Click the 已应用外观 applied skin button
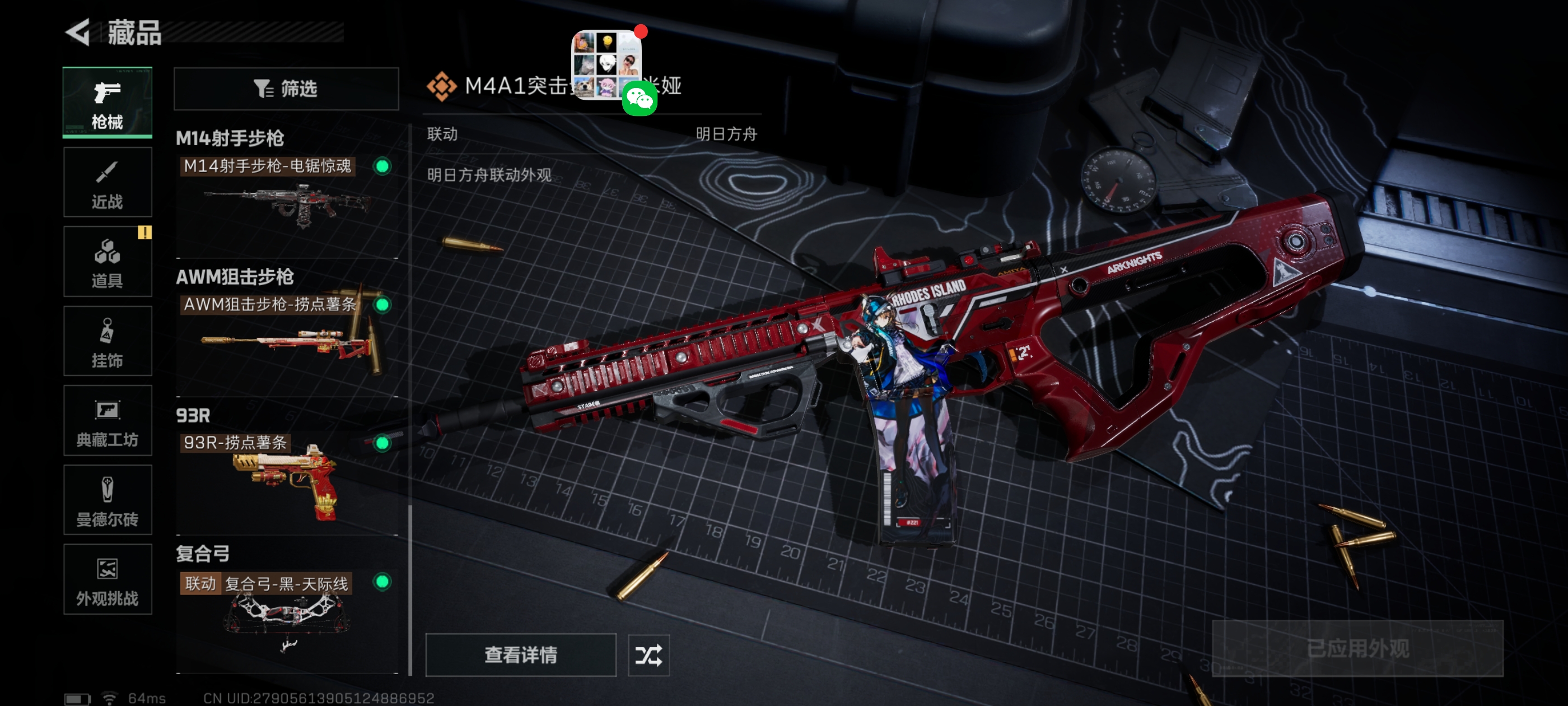 click(1357, 649)
